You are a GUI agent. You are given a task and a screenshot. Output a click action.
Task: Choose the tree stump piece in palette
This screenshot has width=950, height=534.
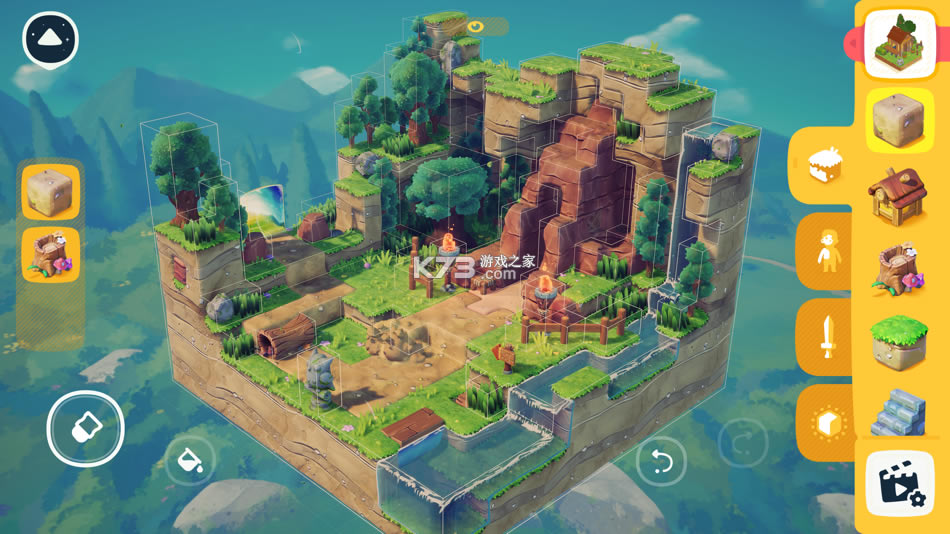(x=898, y=270)
